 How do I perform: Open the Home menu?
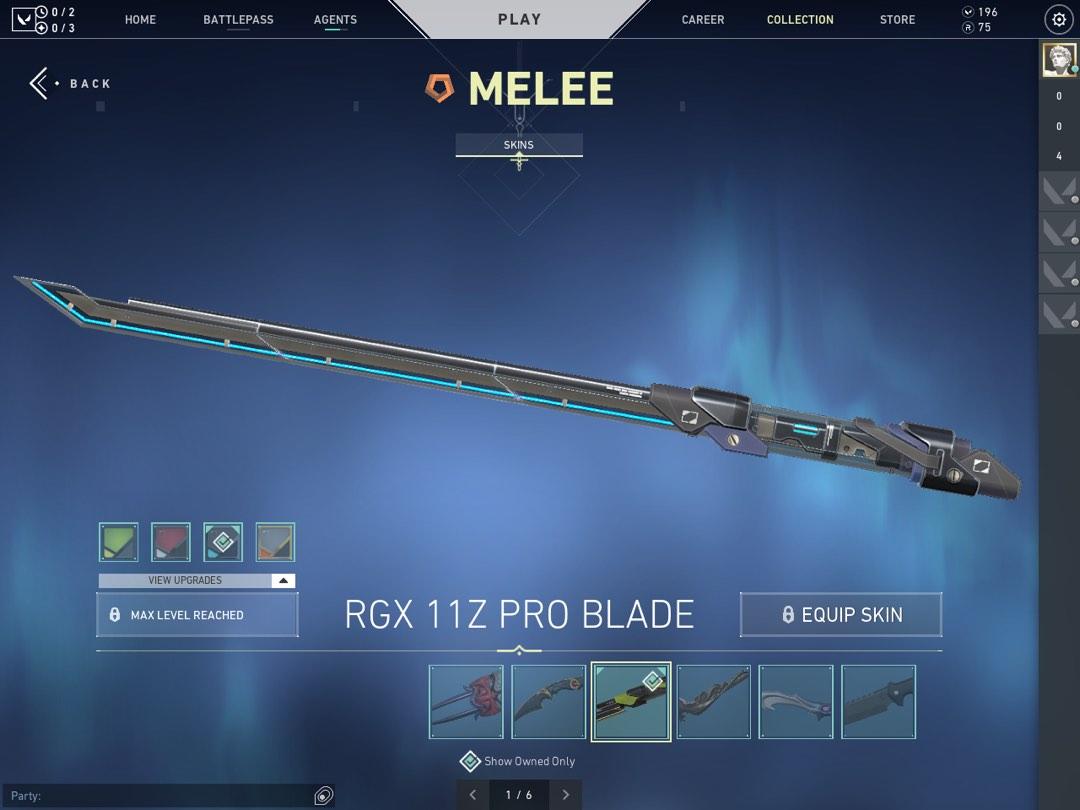tap(140, 20)
